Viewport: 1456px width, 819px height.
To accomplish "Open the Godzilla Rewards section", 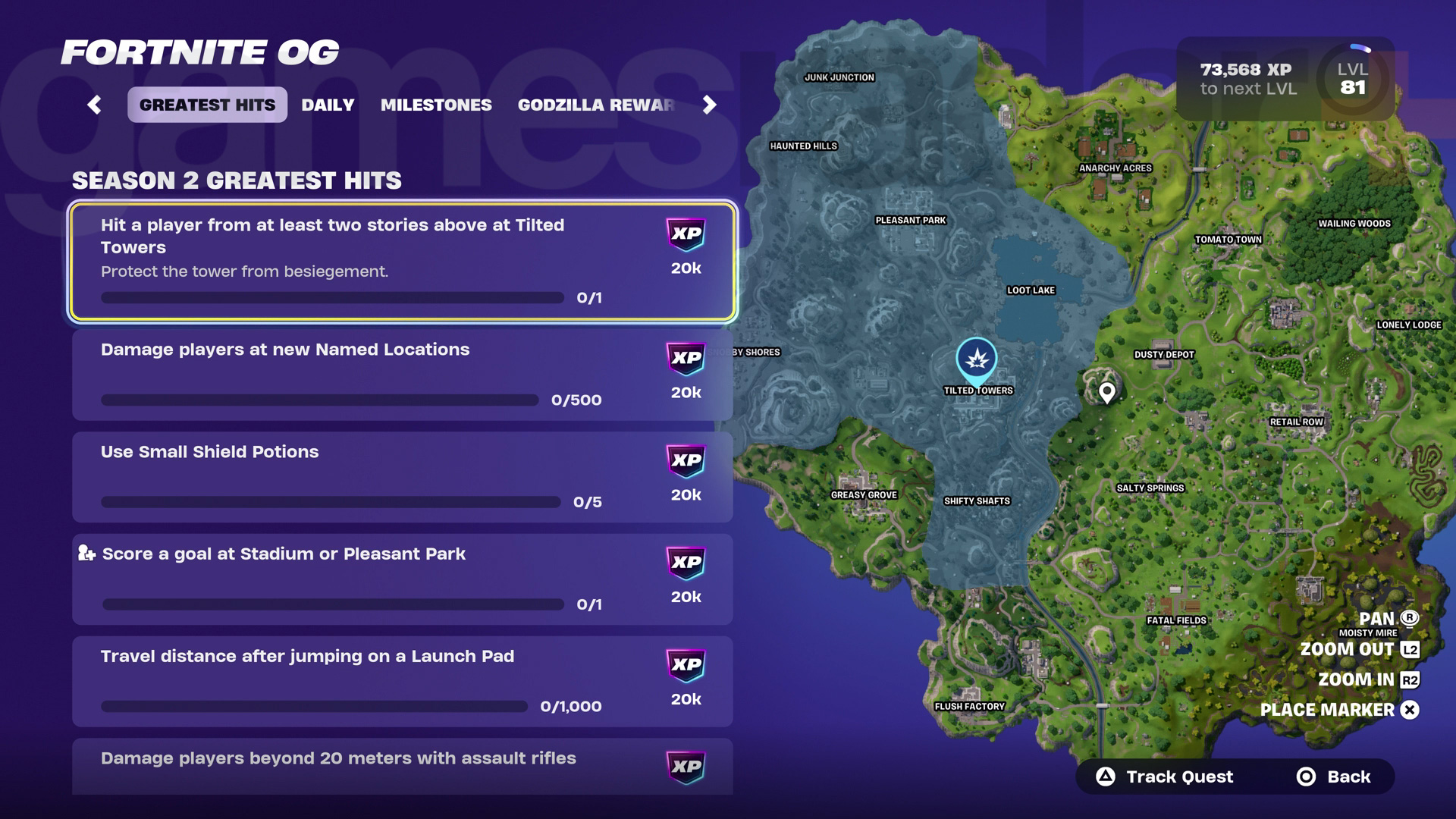I will pos(596,105).
